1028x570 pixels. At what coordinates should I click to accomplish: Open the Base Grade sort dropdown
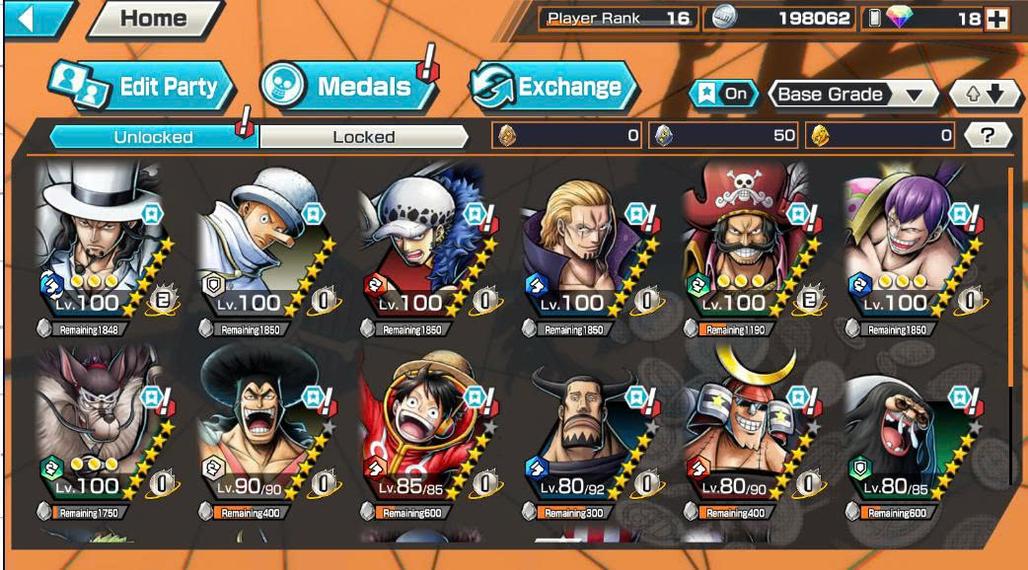pyautogui.click(x=852, y=95)
